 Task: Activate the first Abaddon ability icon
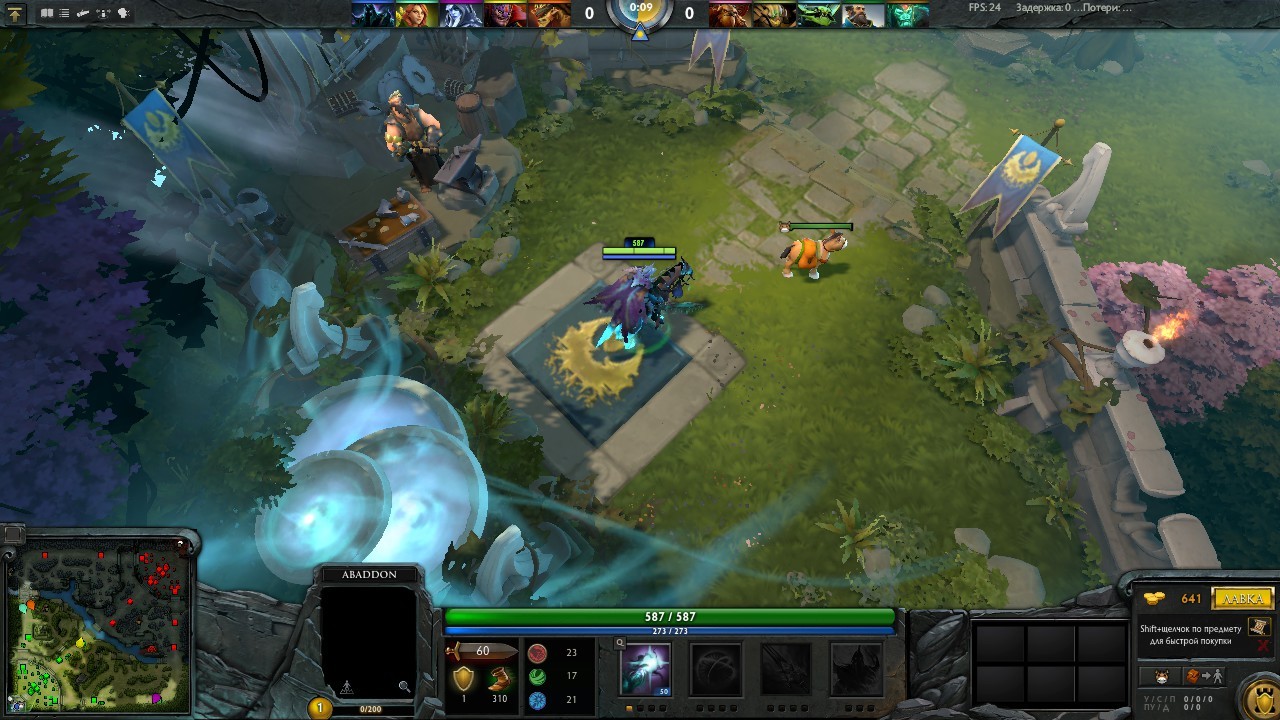click(645, 668)
